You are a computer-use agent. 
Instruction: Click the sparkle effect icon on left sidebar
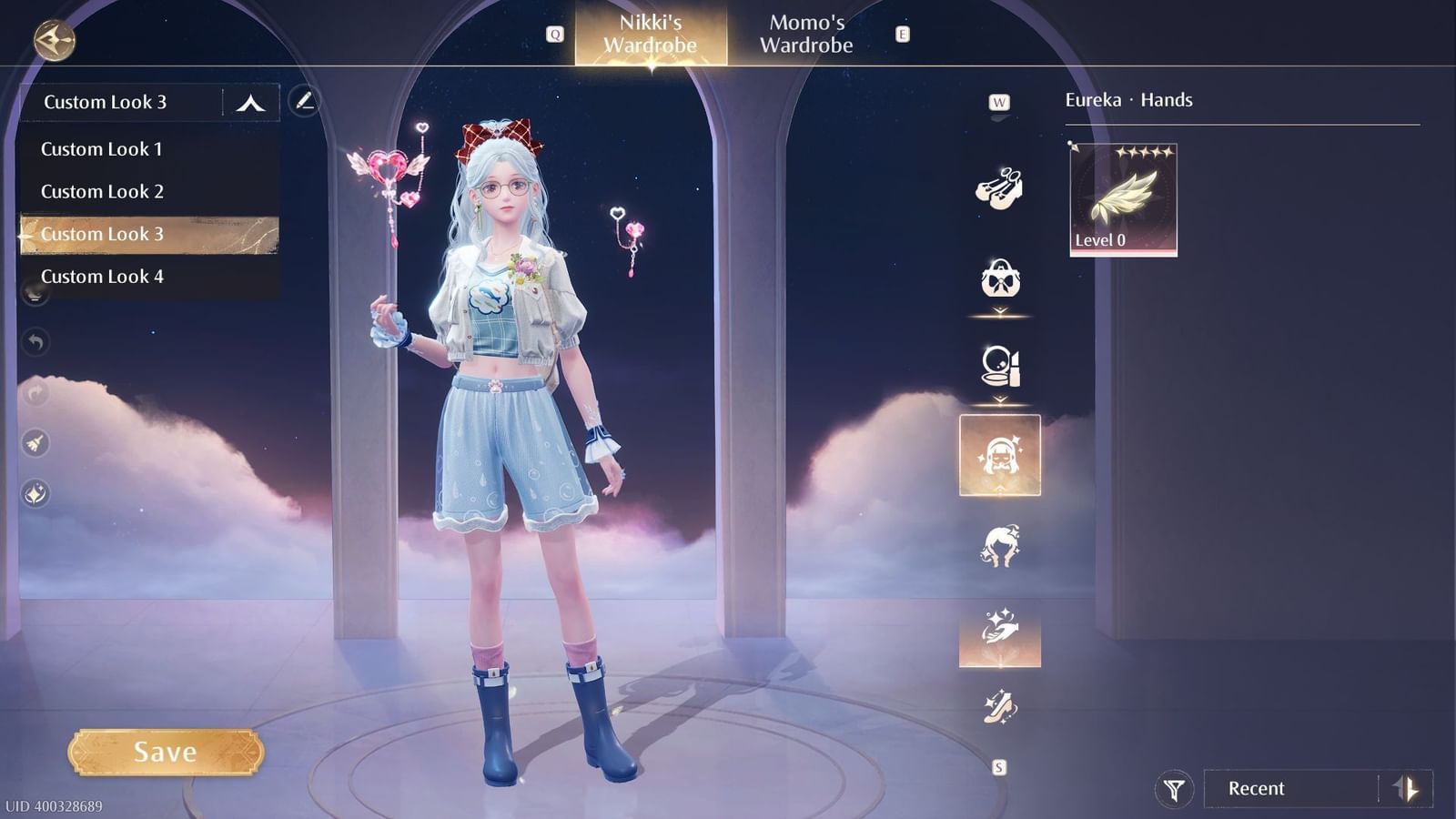(x=35, y=494)
